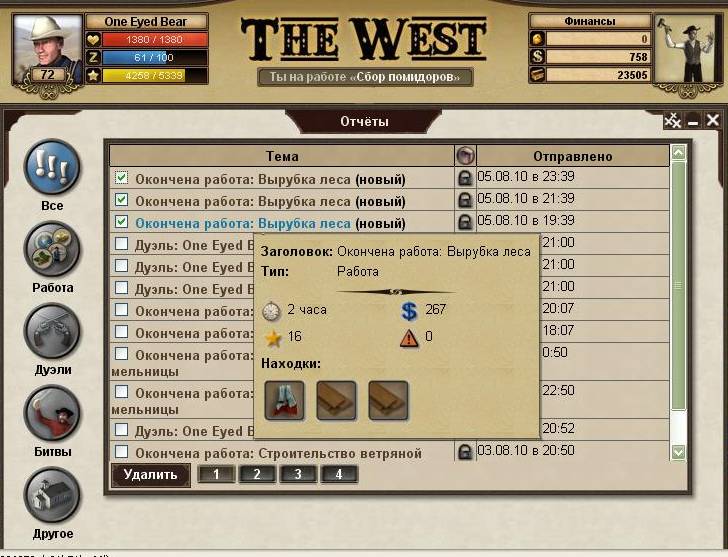
Task: Switch to the Дуэли reports filter
Action: pos(51,331)
